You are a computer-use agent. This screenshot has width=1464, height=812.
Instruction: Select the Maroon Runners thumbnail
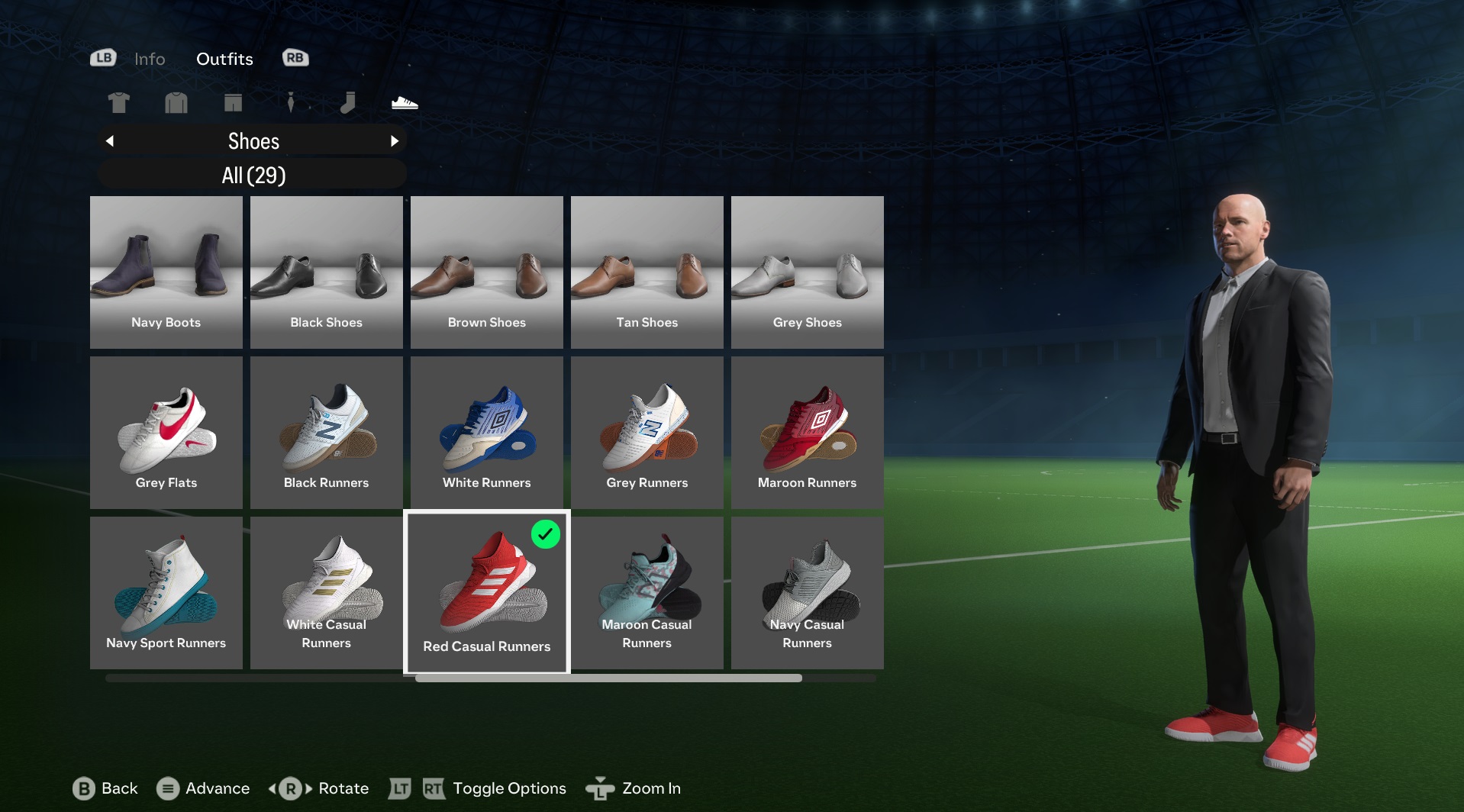tap(807, 432)
